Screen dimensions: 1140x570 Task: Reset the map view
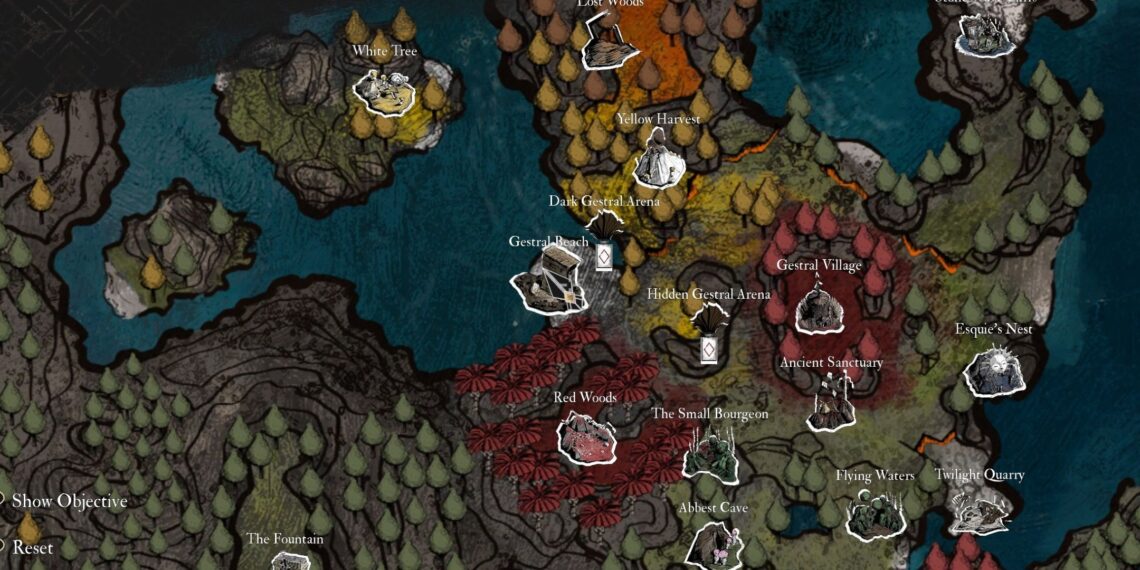point(32,548)
